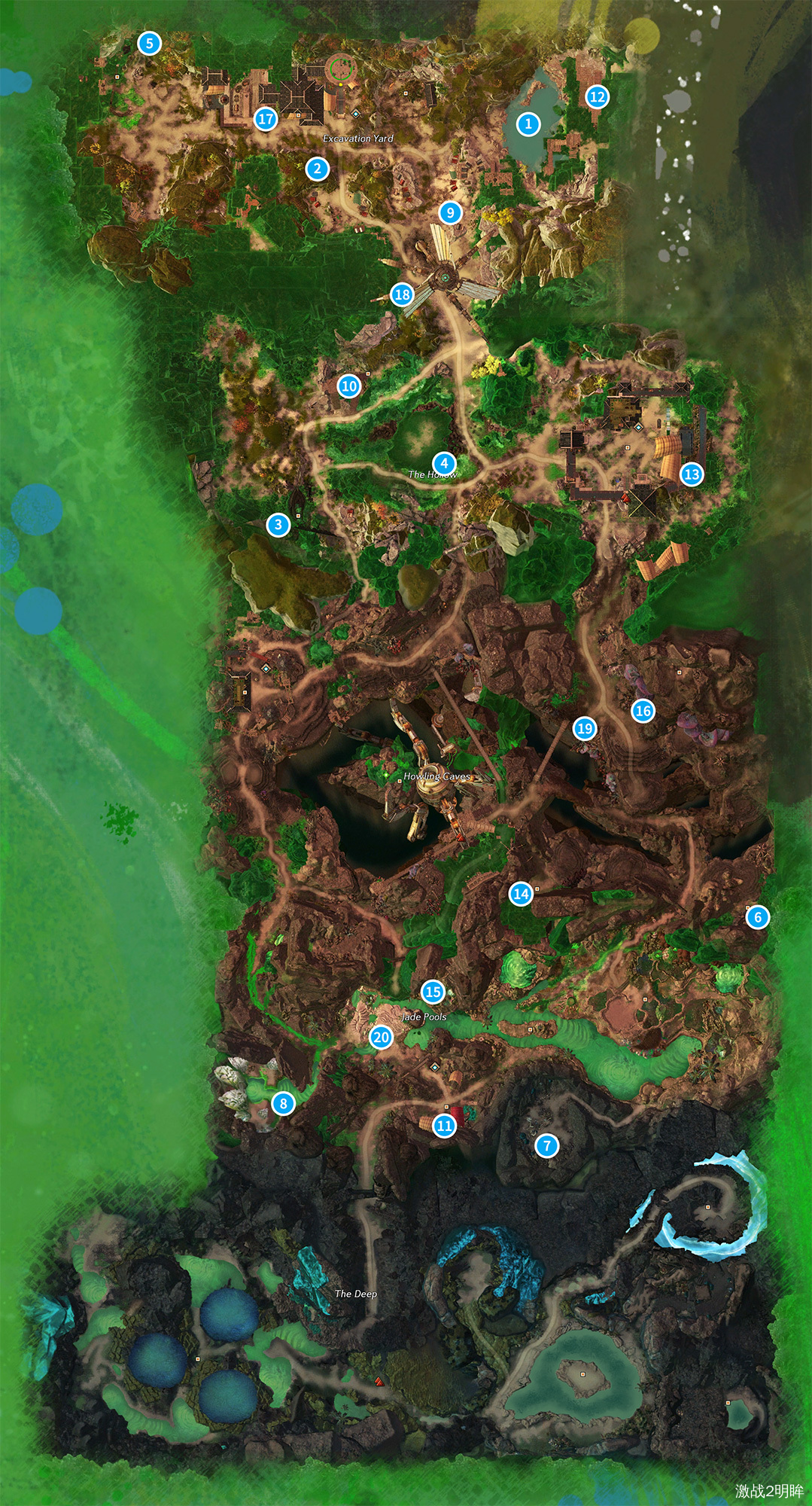Choose marker 4 at The Hollow

pos(444,463)
